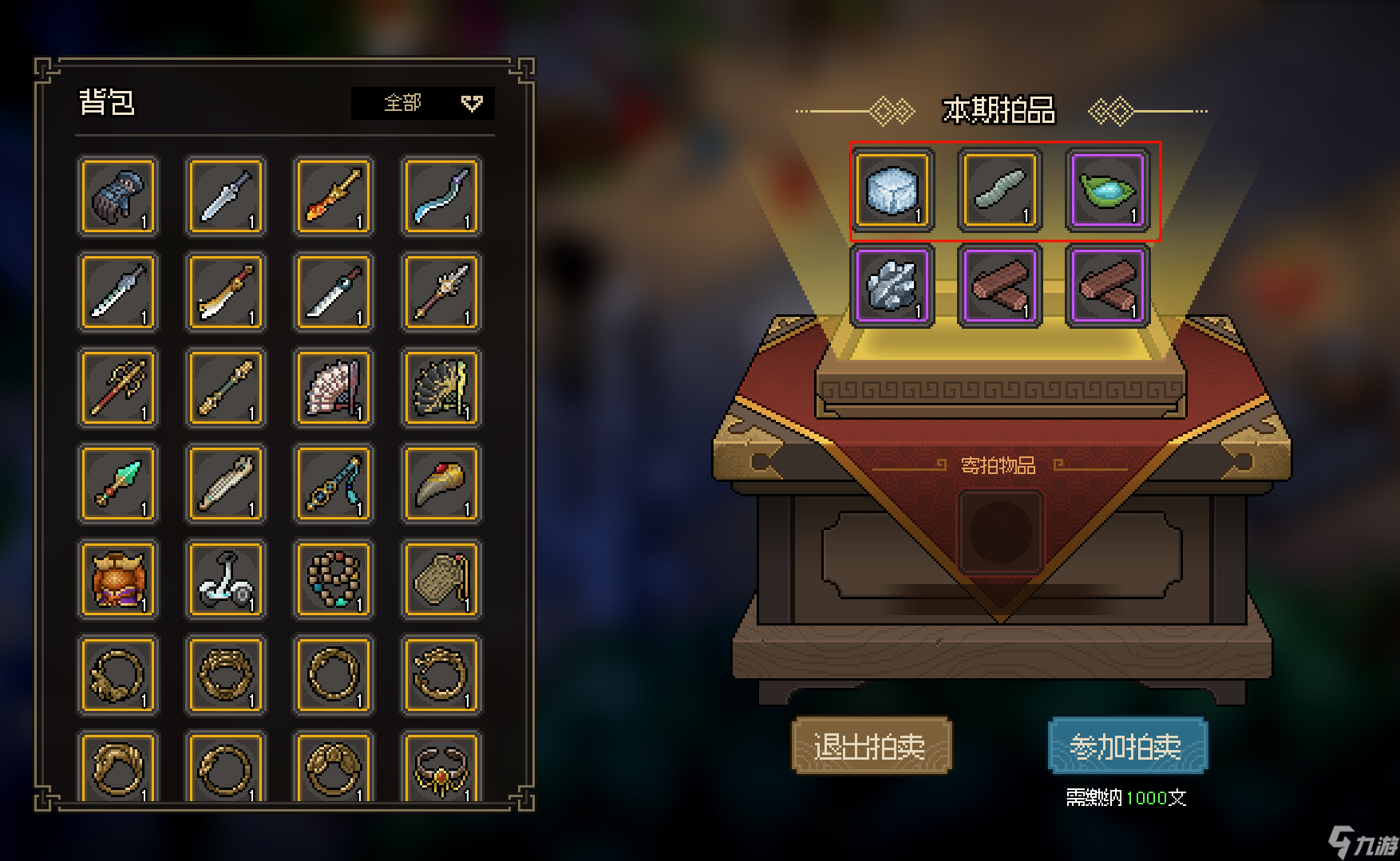Image resolution: width=1400 pixels, height=861 pixels.
Task: Pick the pink folding fan item
Action: [334, 388]
